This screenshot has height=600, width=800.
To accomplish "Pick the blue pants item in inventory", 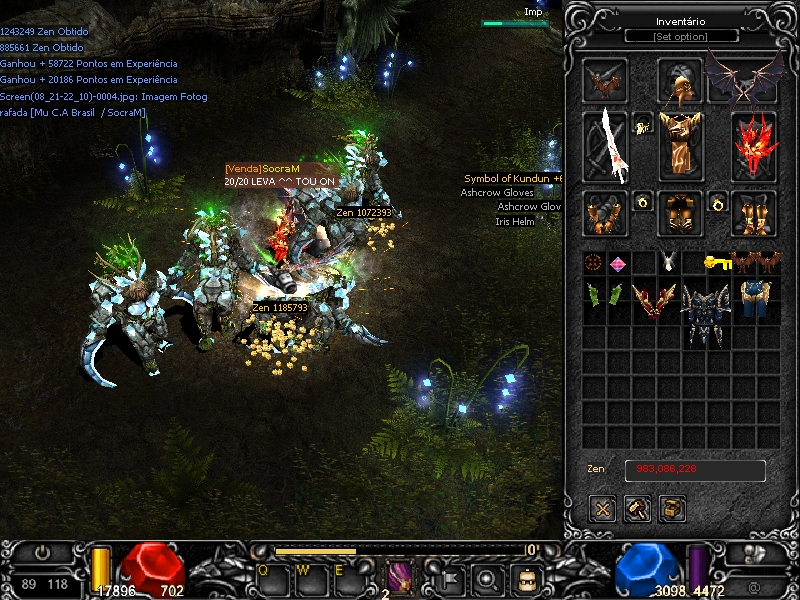I will [x=755, y=299].
